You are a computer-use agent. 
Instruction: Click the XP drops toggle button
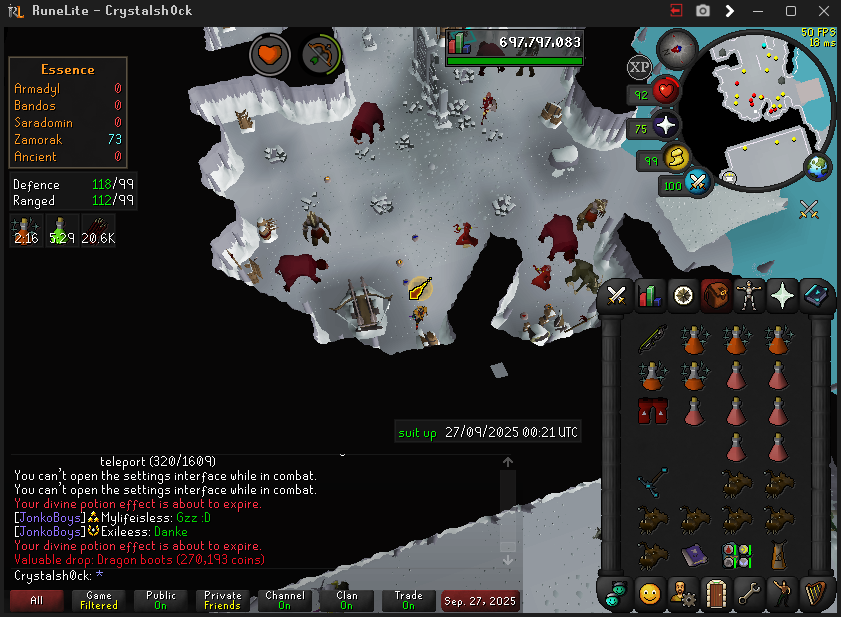coord(638,68)
